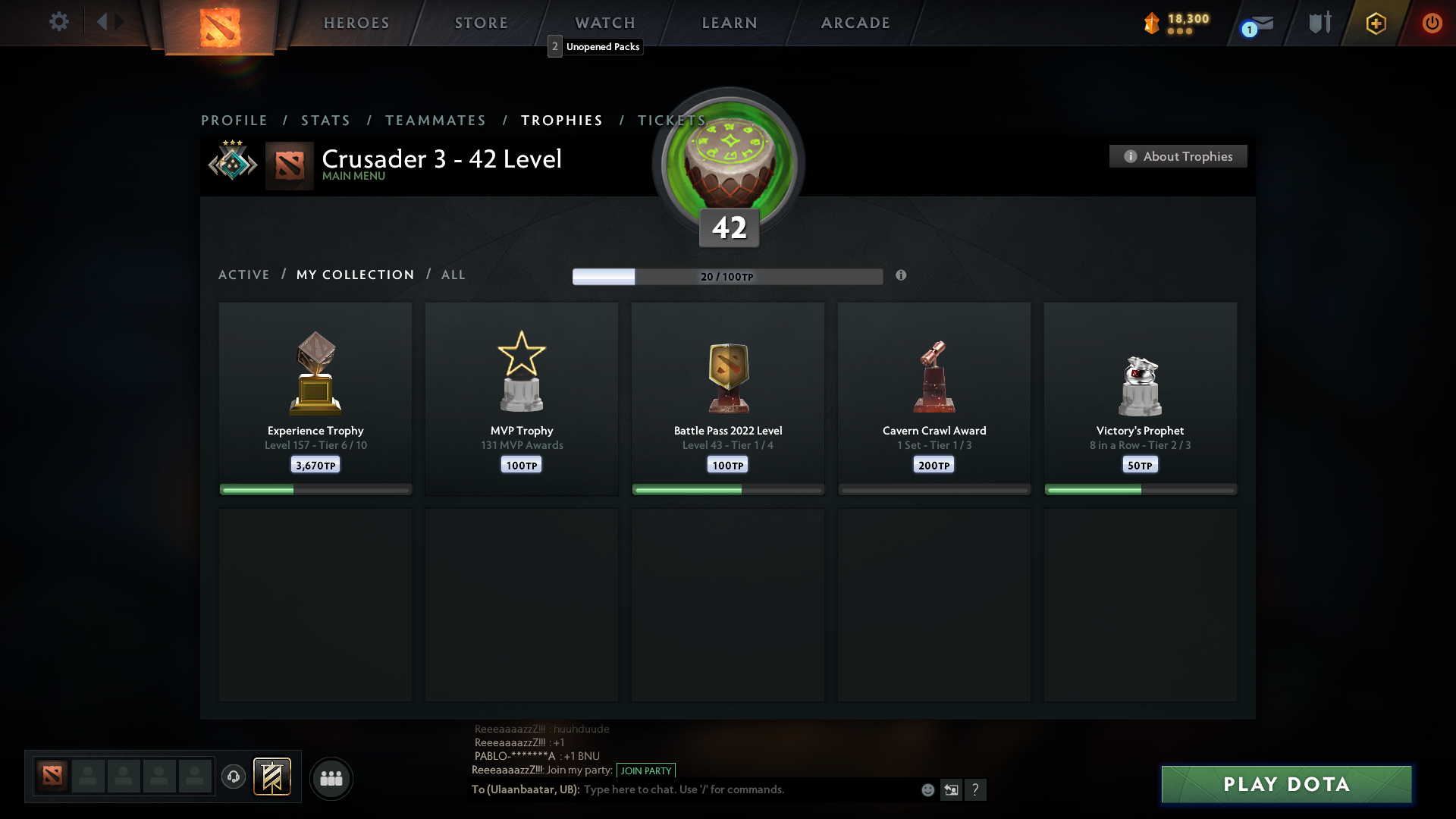Viewport: 1456px width, 819px height.
Task: Open the Armory shield-and-sword icon
Action: [1319, 23]
